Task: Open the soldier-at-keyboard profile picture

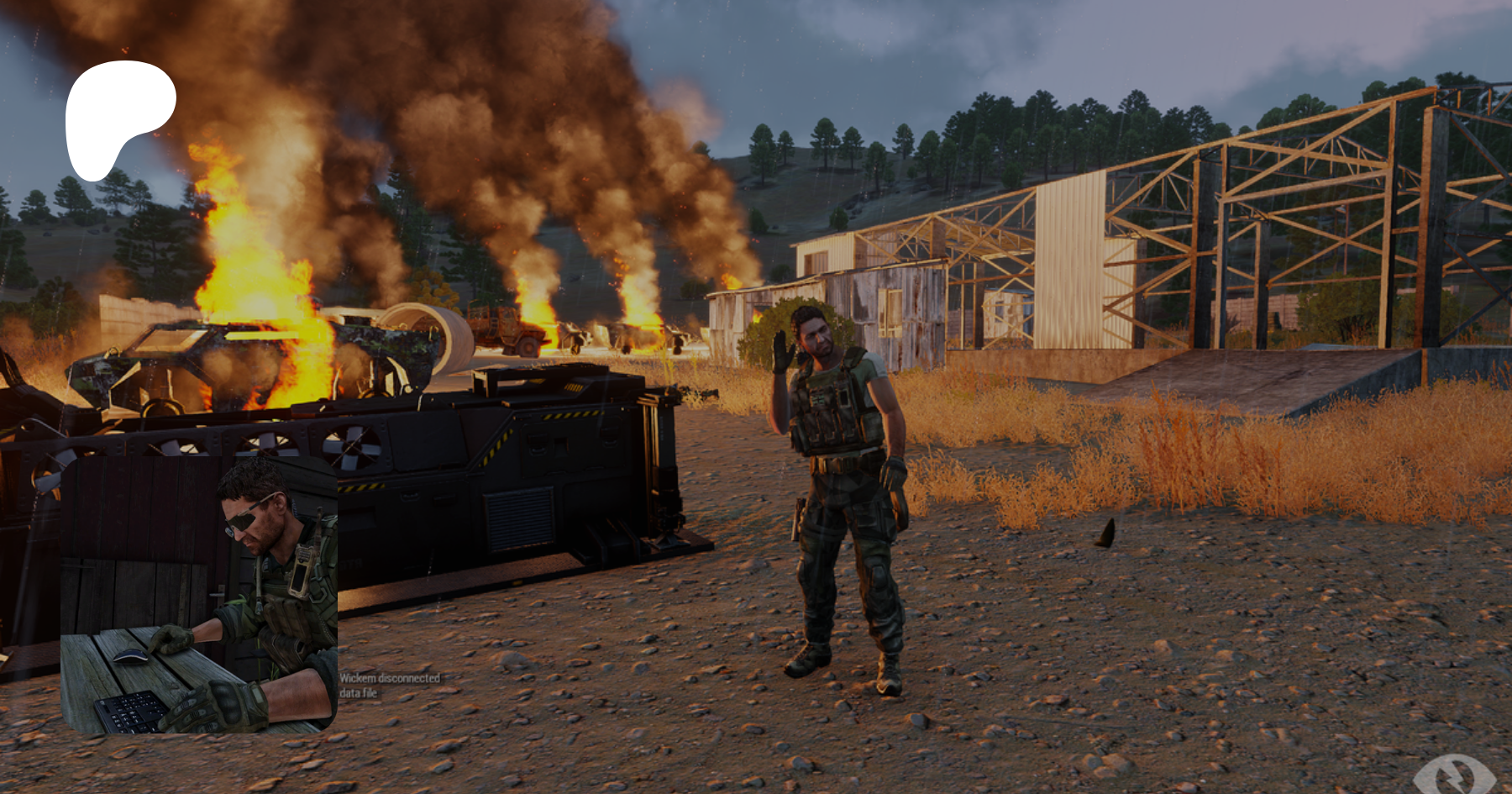Action: (x=199, y=595)
